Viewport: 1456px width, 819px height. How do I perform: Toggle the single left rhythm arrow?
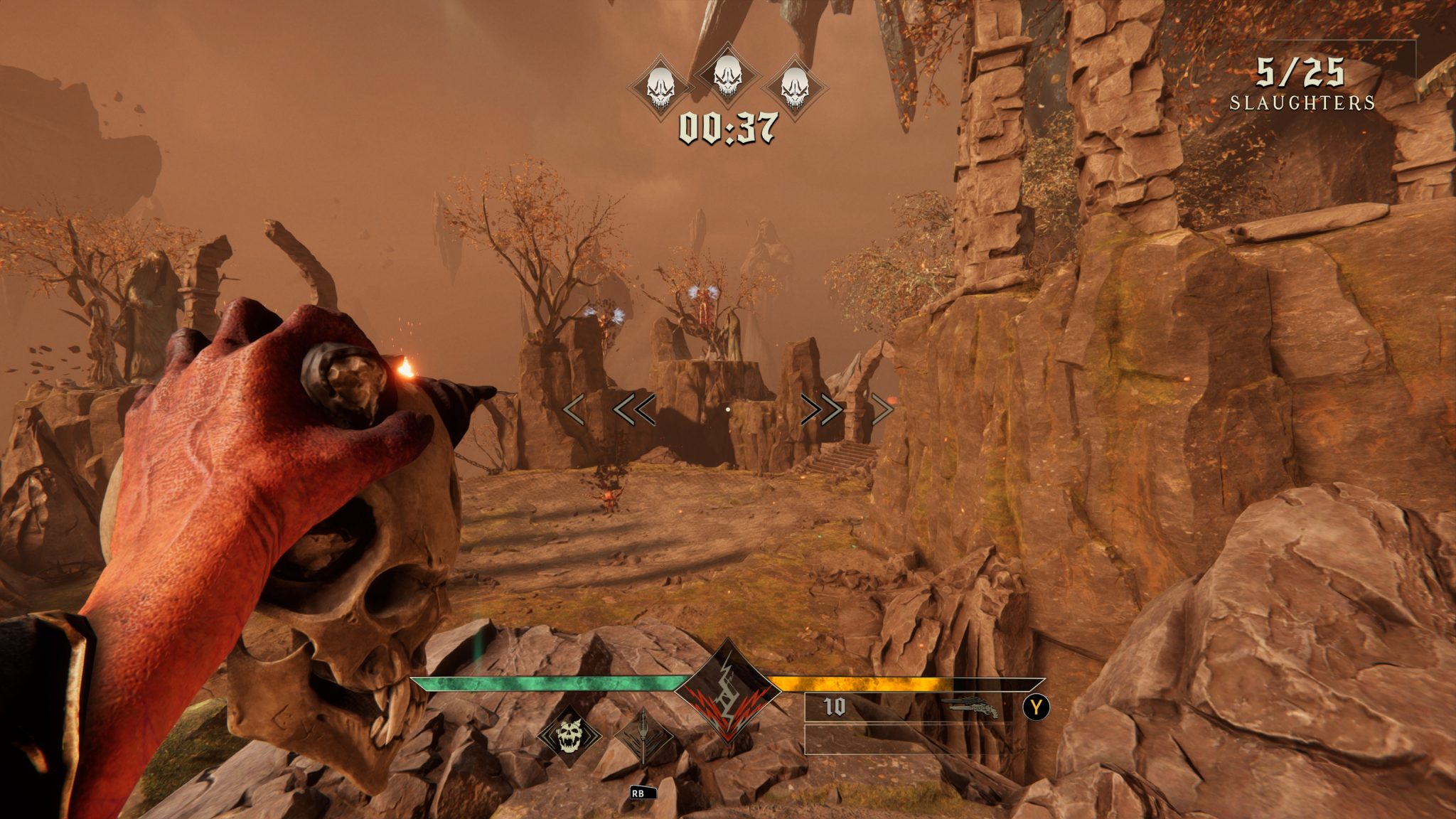[573, 408]
